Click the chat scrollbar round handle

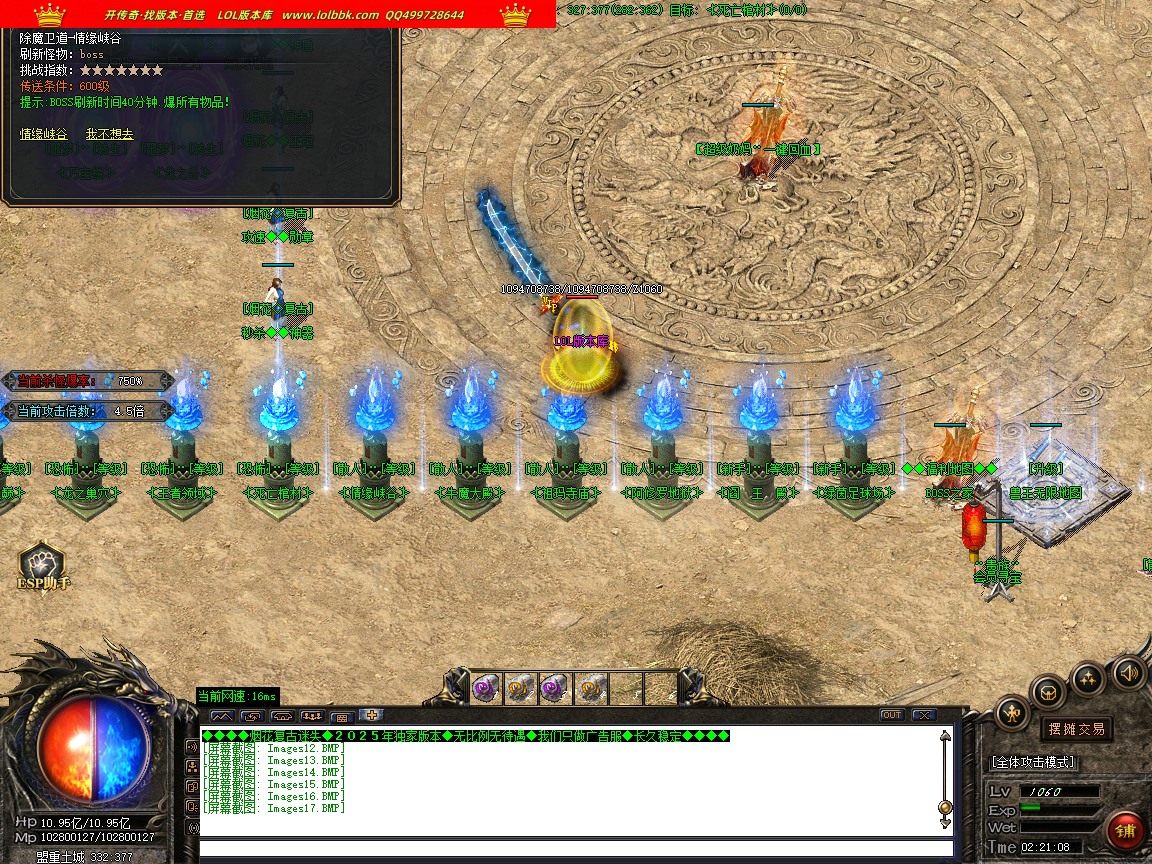pos(945,807)
